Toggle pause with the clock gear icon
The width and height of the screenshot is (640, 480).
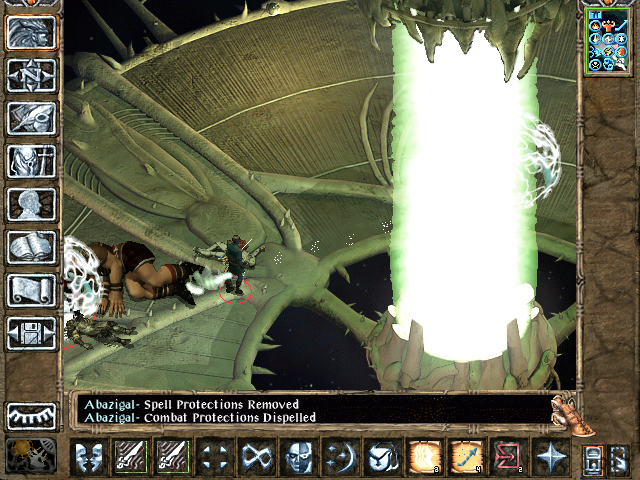(30, 456)
